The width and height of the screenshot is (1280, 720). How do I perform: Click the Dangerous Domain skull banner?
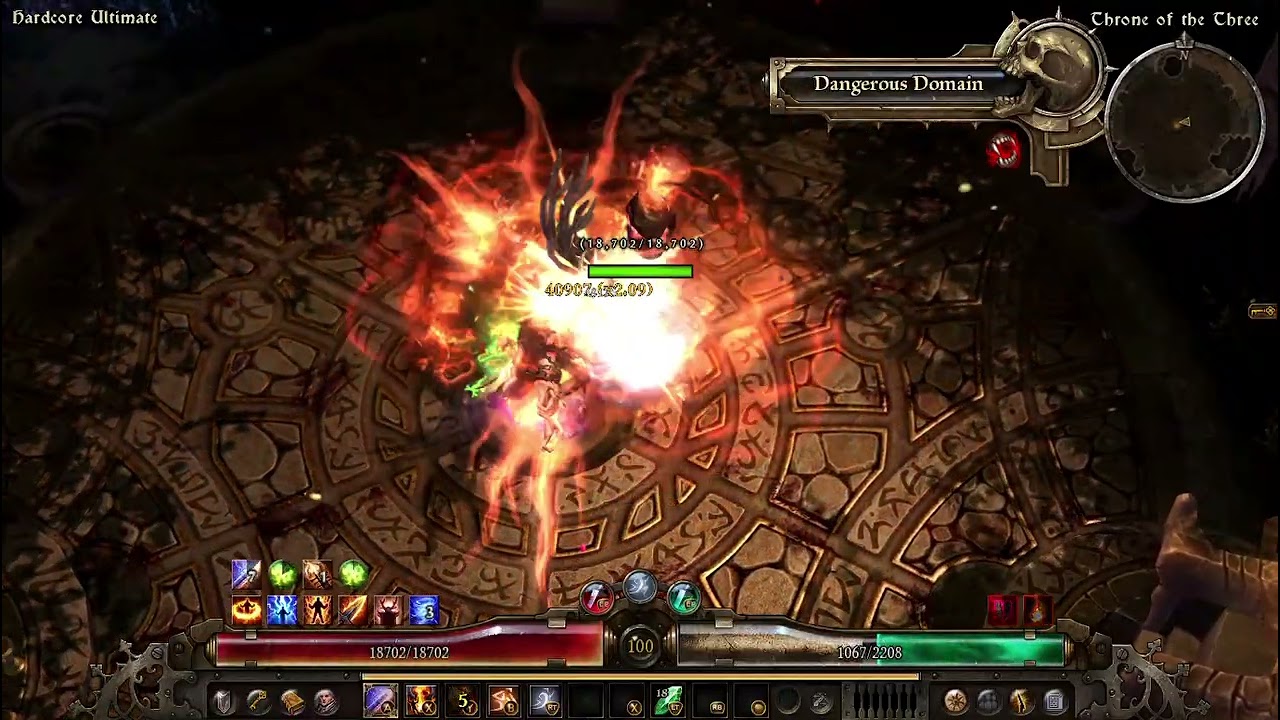[898, 85]
